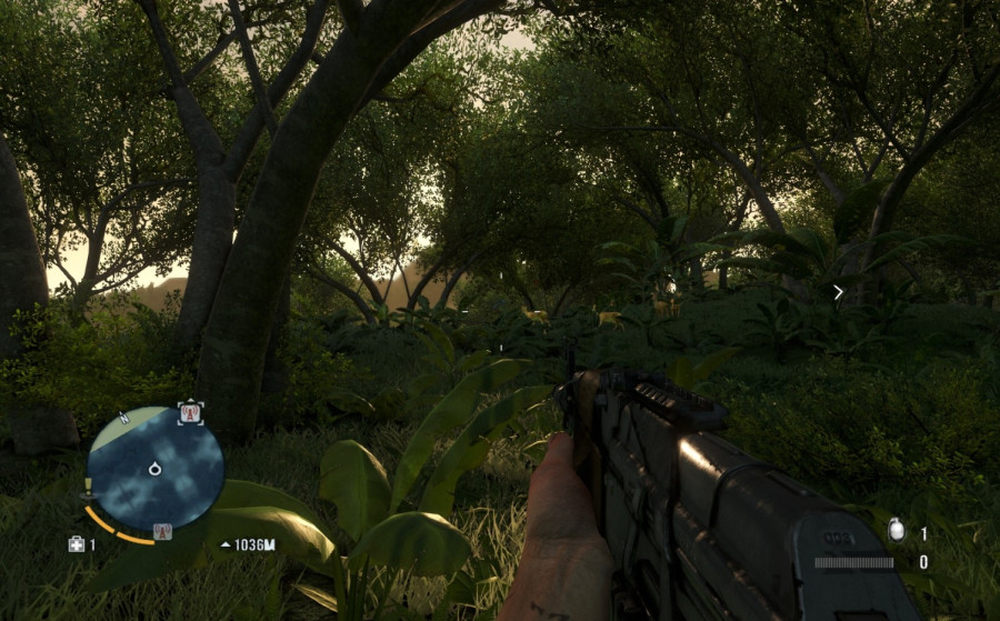The width and height of the screenshot is (1000, 621).
Task: Select the grenade icon
Action: point(897,532)
